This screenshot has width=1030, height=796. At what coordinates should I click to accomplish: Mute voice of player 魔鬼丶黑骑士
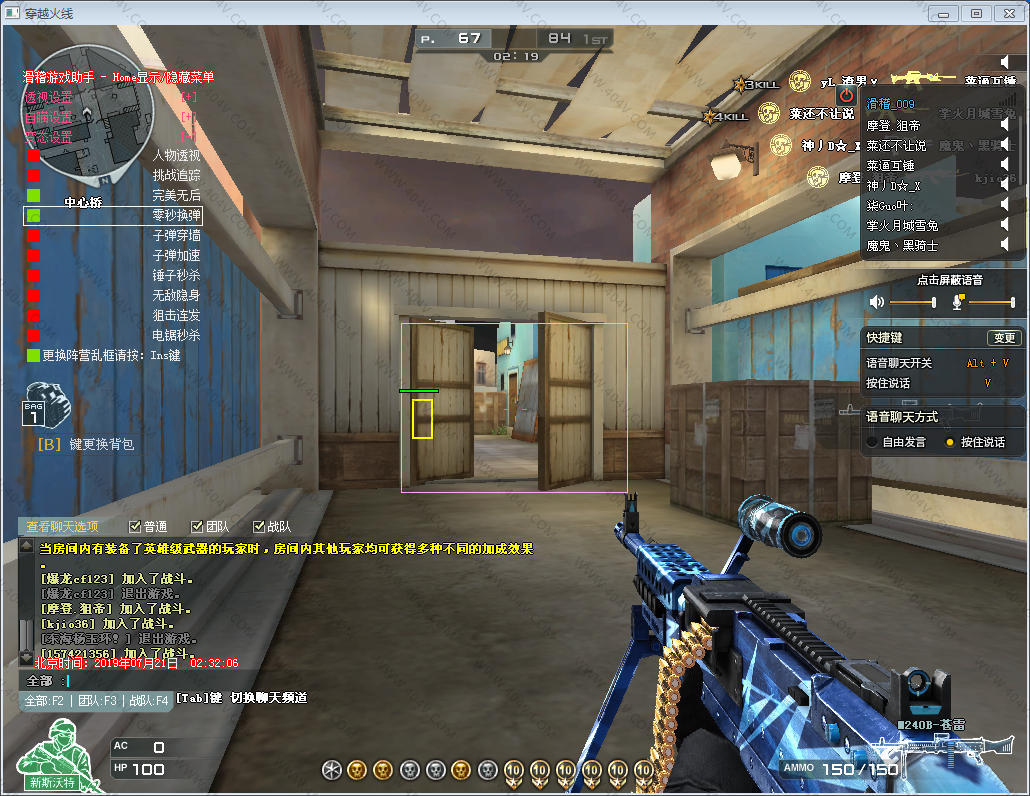tap(1005, 245)
